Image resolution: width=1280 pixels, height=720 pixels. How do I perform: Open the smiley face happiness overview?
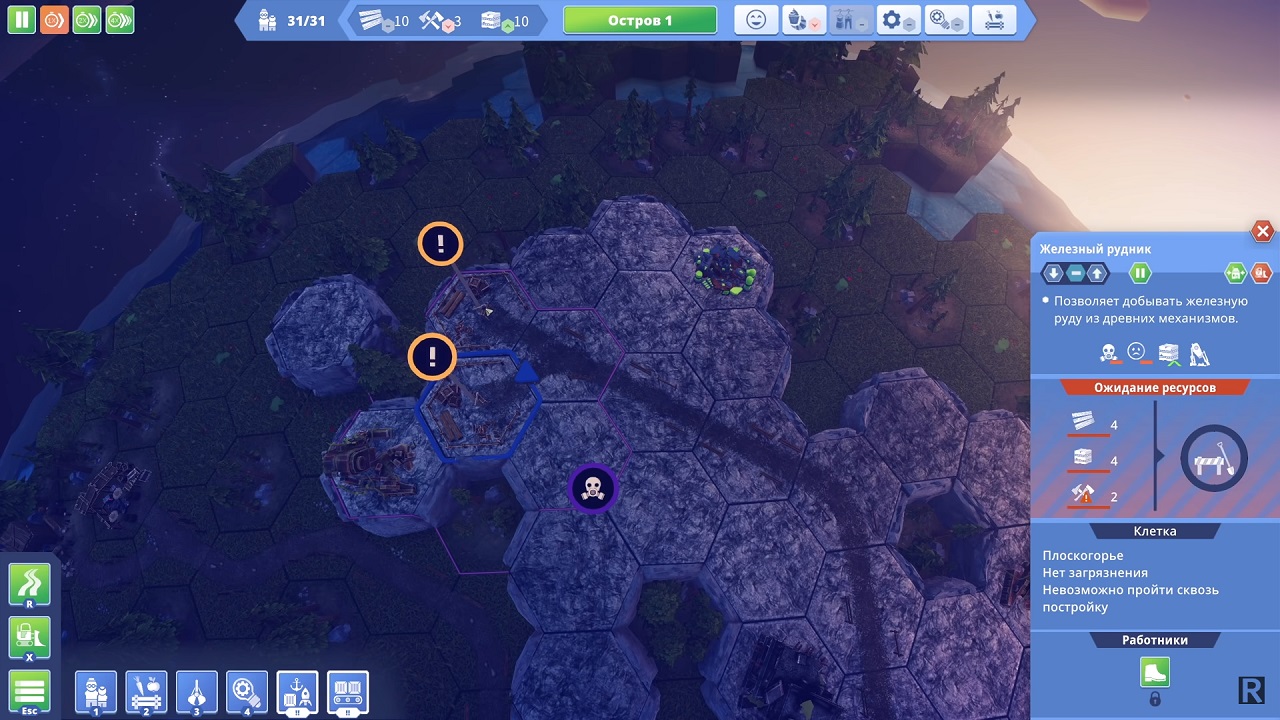756,20
